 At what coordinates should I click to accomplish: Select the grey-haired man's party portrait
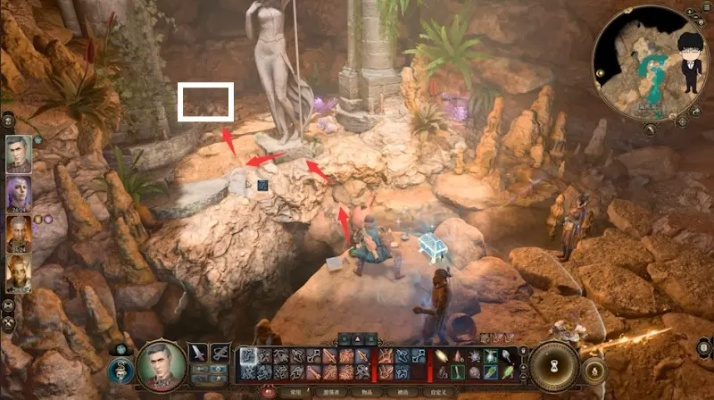click(x=18, y=155)
